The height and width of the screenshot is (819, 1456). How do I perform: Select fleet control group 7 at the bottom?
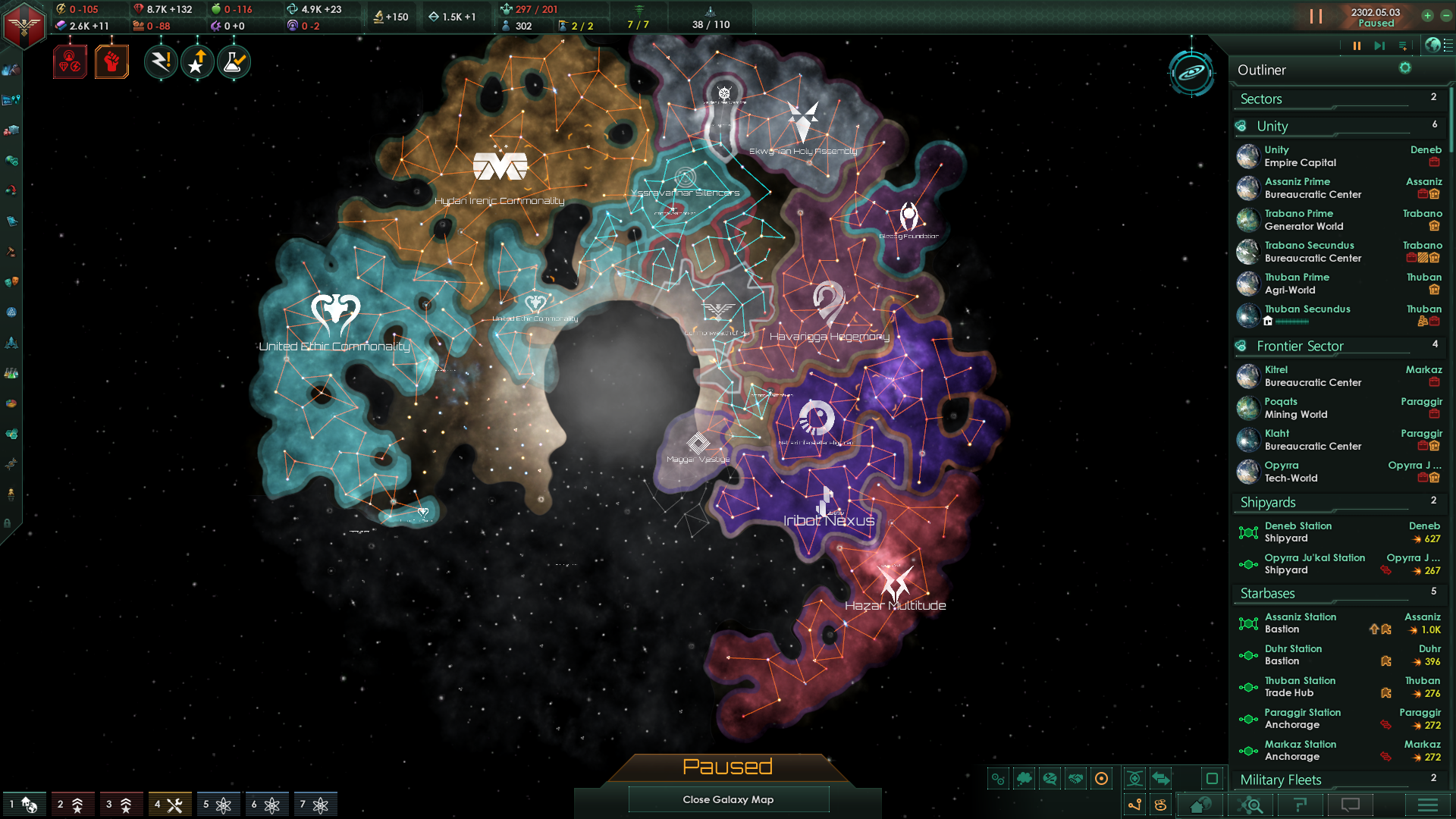tap(317, 803)
